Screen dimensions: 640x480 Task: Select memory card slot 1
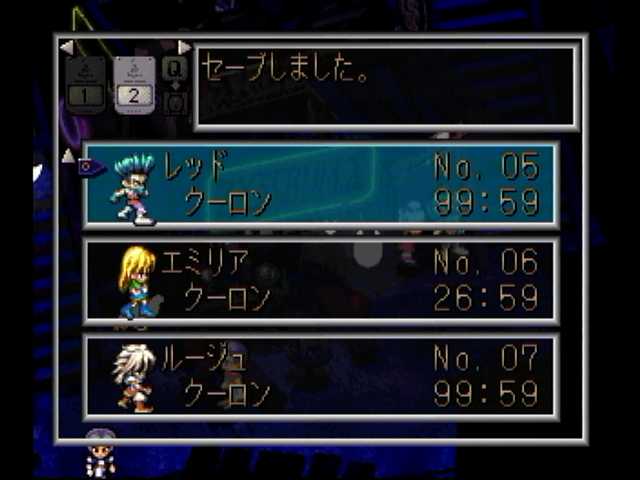coord(85,84)
